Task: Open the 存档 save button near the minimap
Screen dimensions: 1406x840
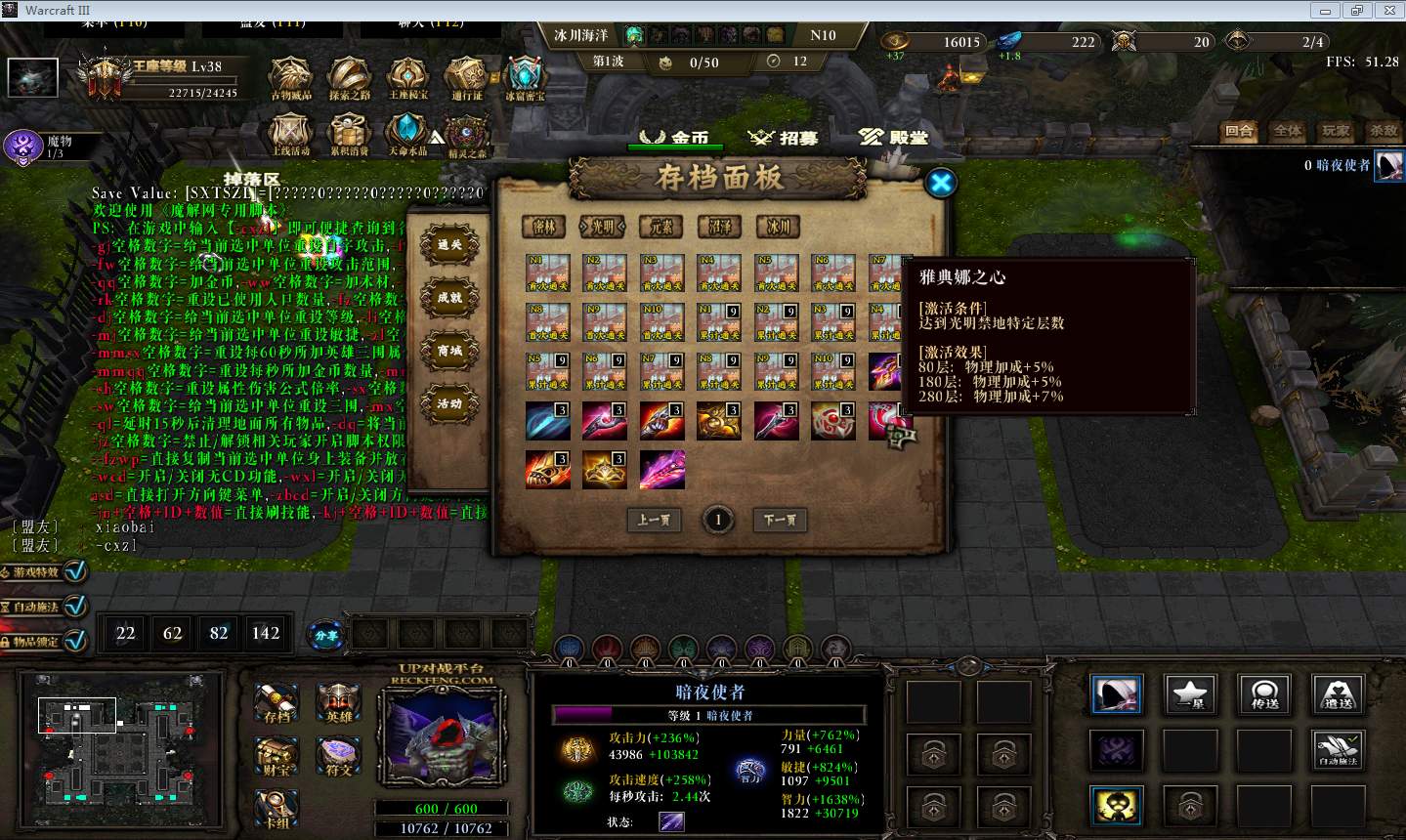Action: pyautogui.click(x=277, y=702)
